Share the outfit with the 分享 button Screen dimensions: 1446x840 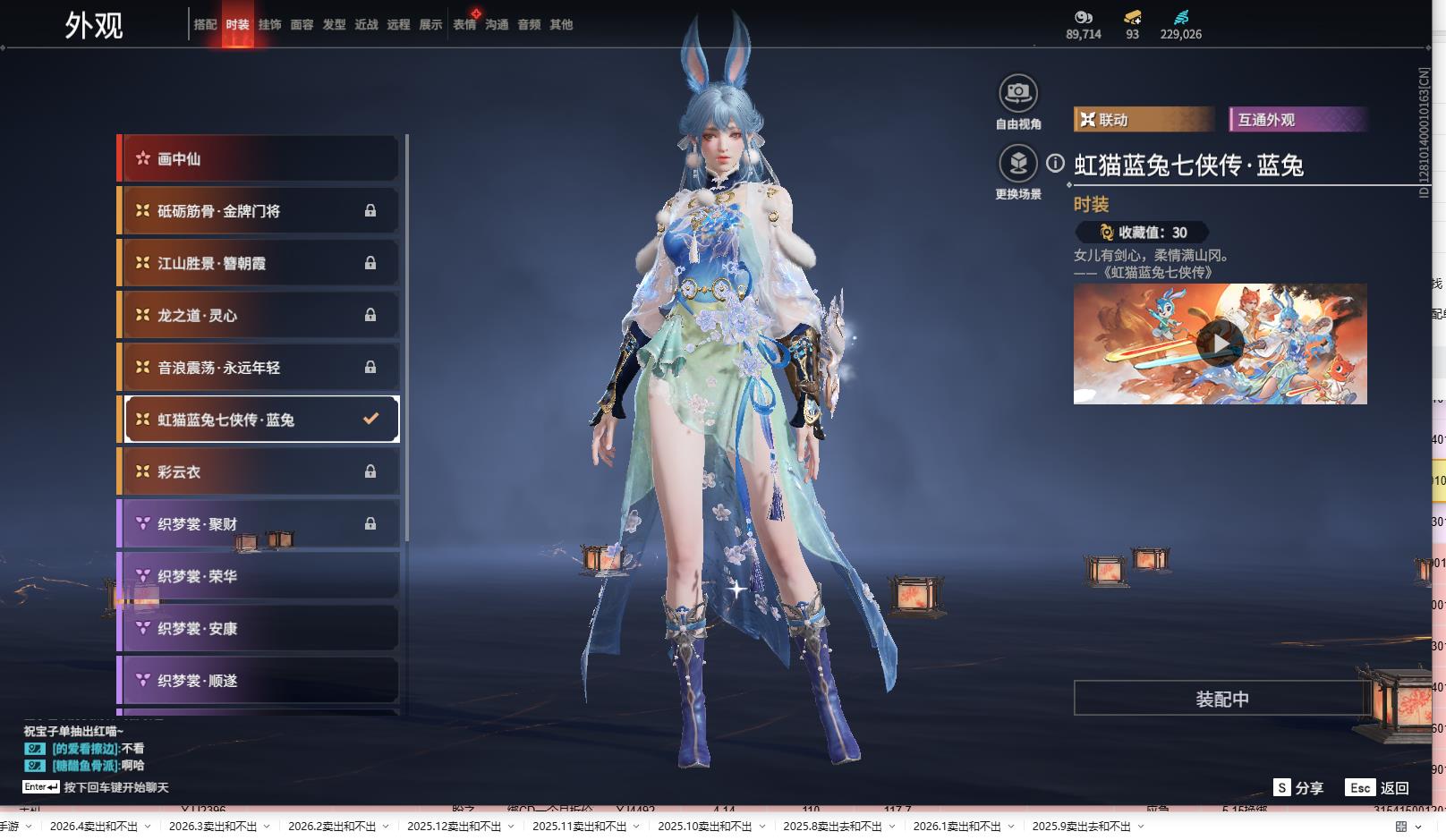click(1298, 788)
